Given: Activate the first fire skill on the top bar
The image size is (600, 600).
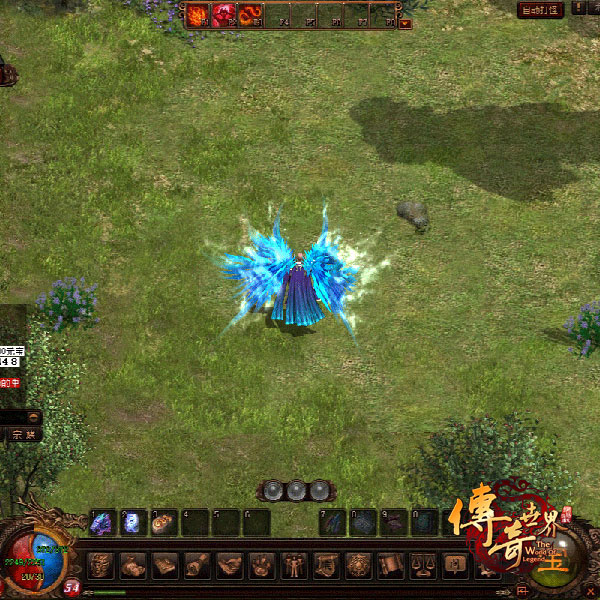Looking at the screenshot, I should 196,15.
